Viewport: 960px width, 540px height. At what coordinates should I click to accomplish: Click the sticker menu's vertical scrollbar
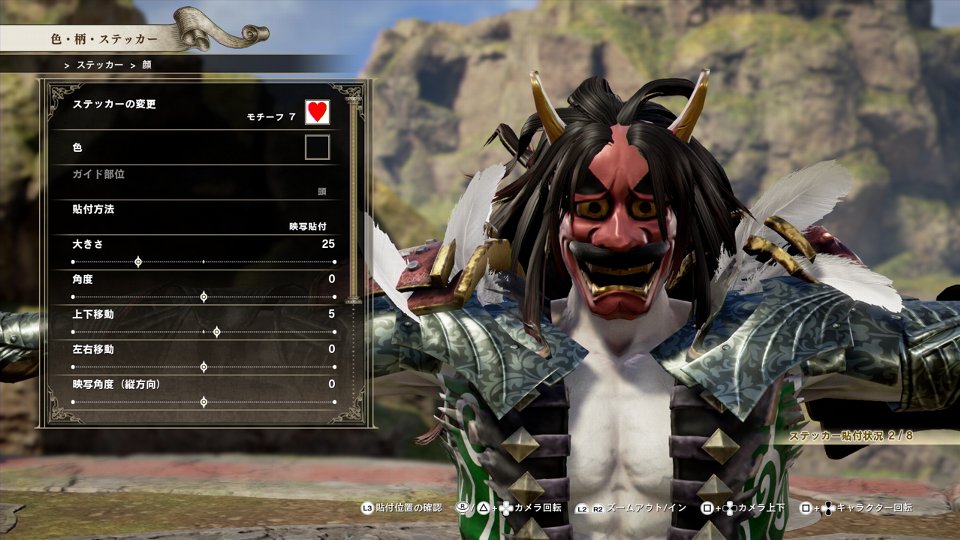tap(352, 200)
